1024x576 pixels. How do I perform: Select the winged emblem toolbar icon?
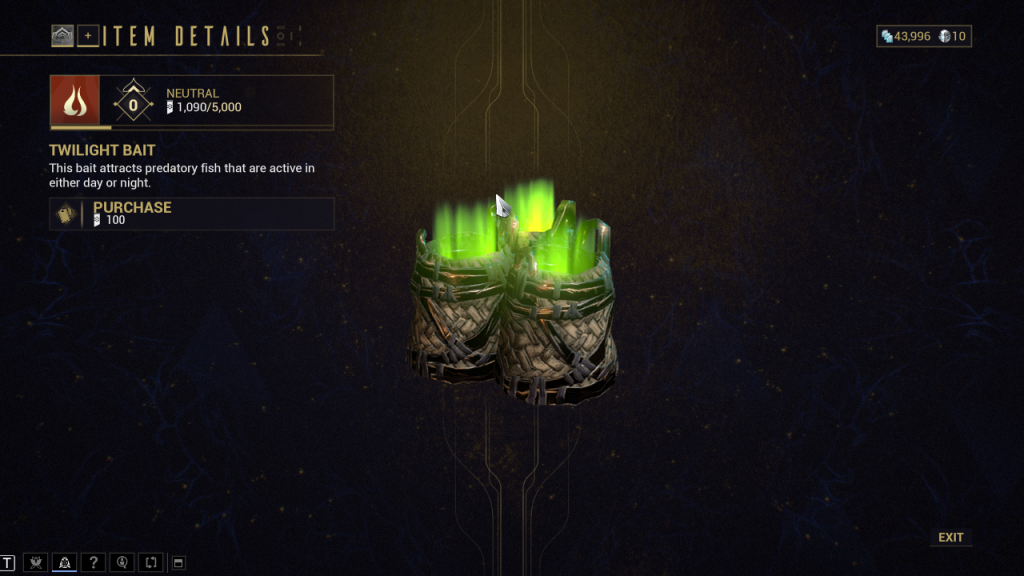pyautogui.click(x=36, y=563)
